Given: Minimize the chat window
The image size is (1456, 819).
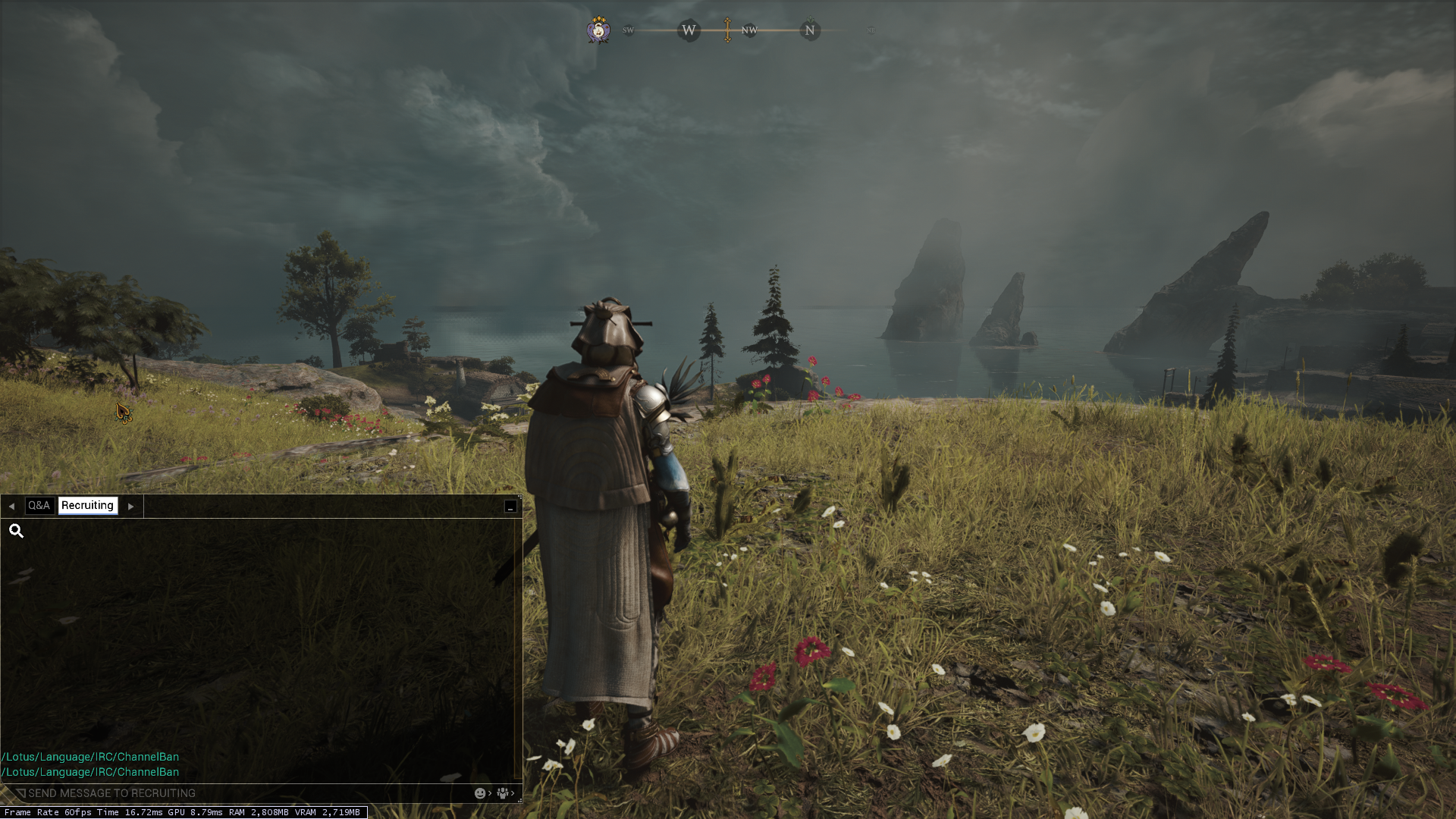Looking at the screenshot, I should pyautogui.click(x=510, y=507).
